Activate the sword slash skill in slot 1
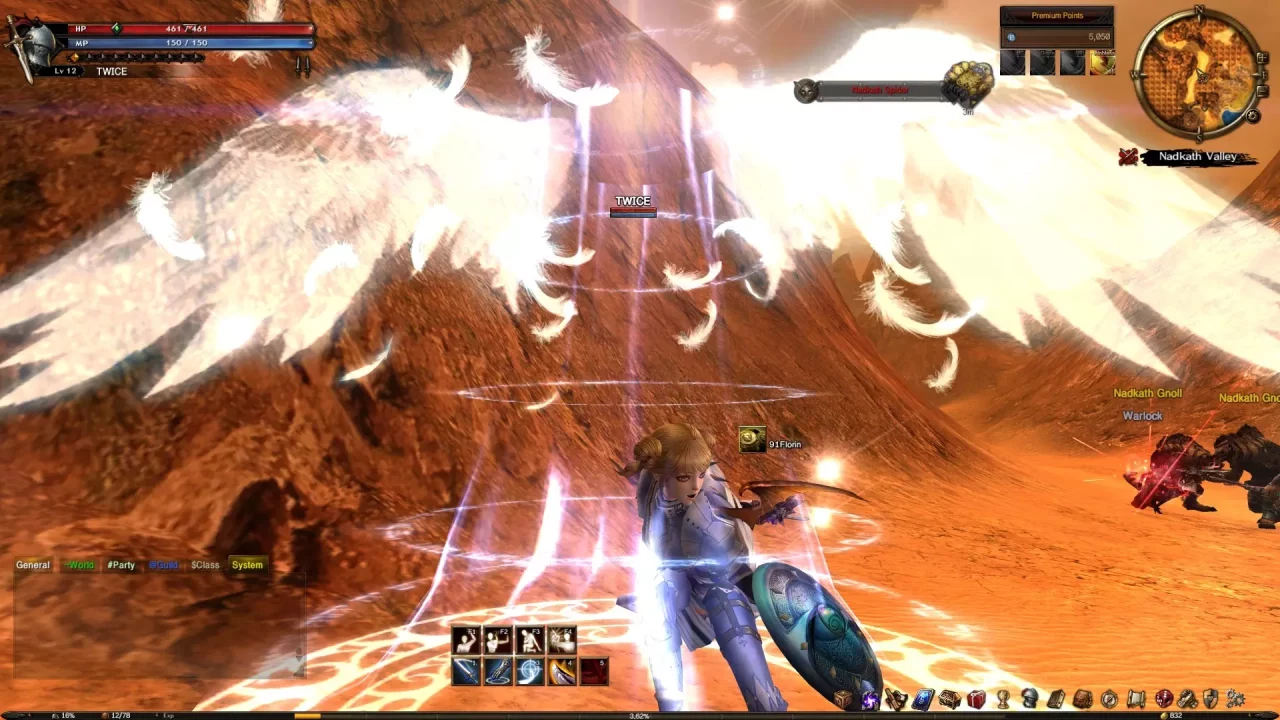Image resolution: width=1280 pixels, height=720 pixels. (466, 671)
